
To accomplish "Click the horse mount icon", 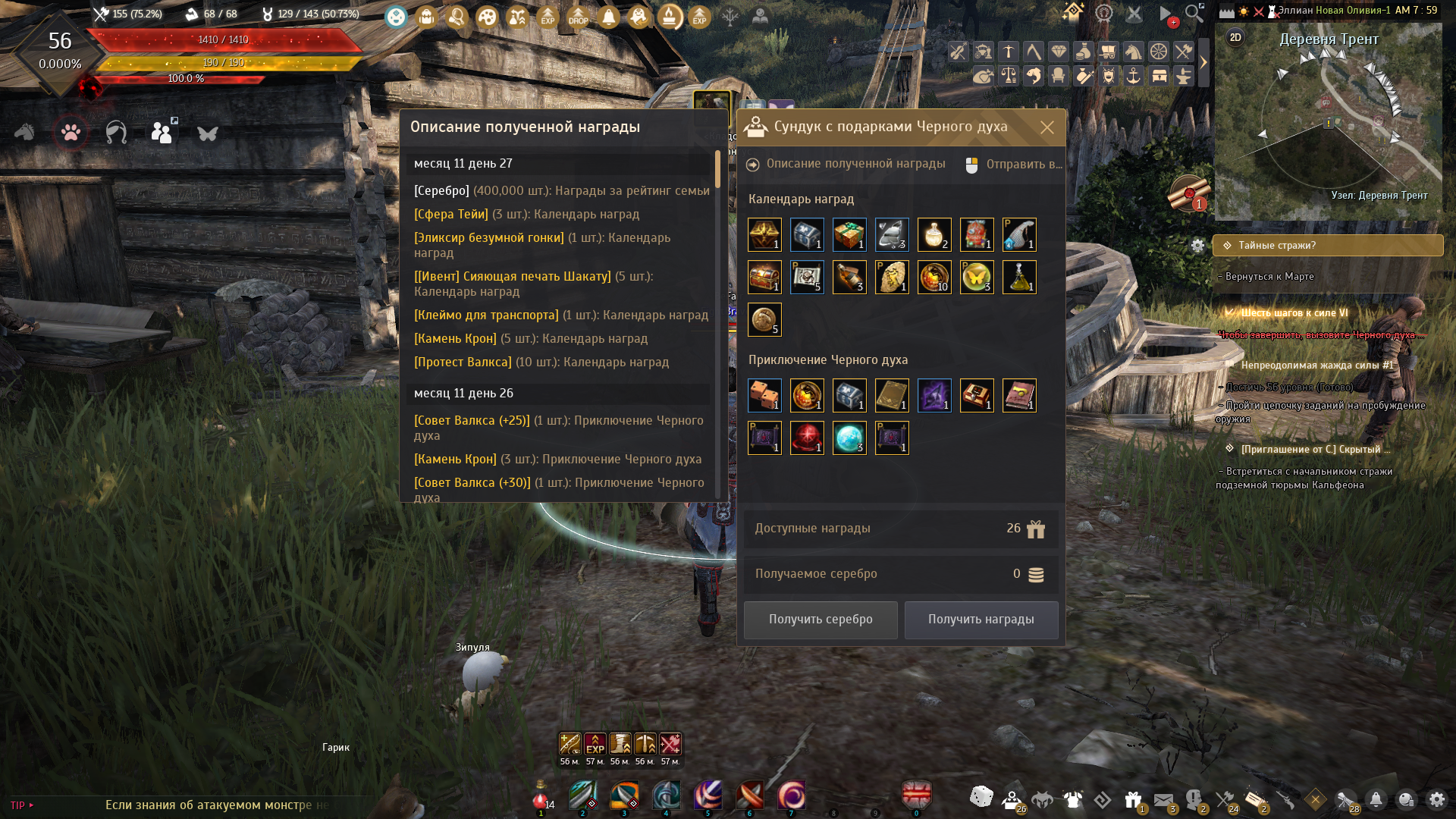I will tap(24, 133).
